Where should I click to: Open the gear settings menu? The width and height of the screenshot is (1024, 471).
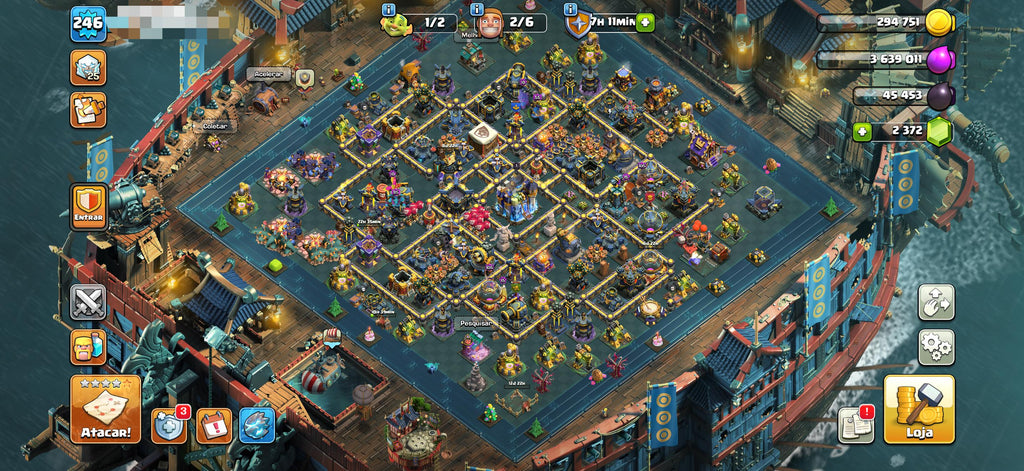[936, 346]
